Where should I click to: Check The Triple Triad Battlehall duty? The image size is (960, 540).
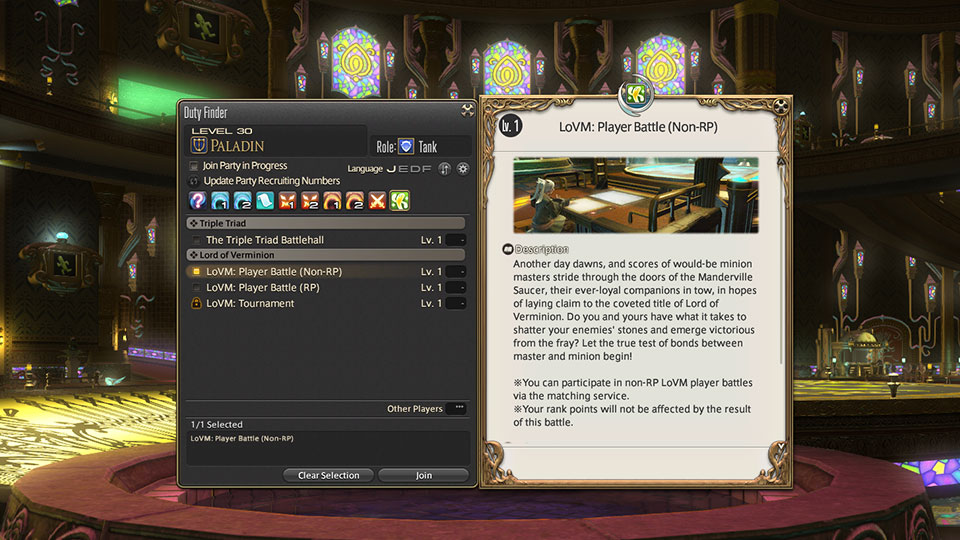pyautogui.click(x=197, y=240)
